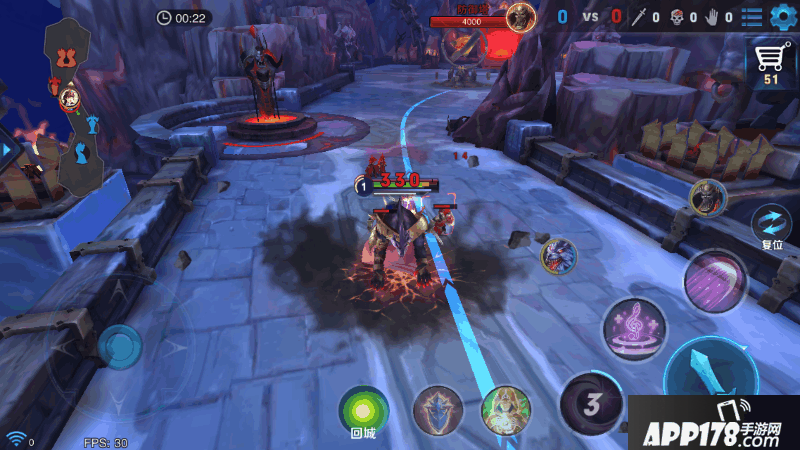The image size is (800, 450).
Task: Tap the skill on 3-second cooldown
Action: pos(590,404)
